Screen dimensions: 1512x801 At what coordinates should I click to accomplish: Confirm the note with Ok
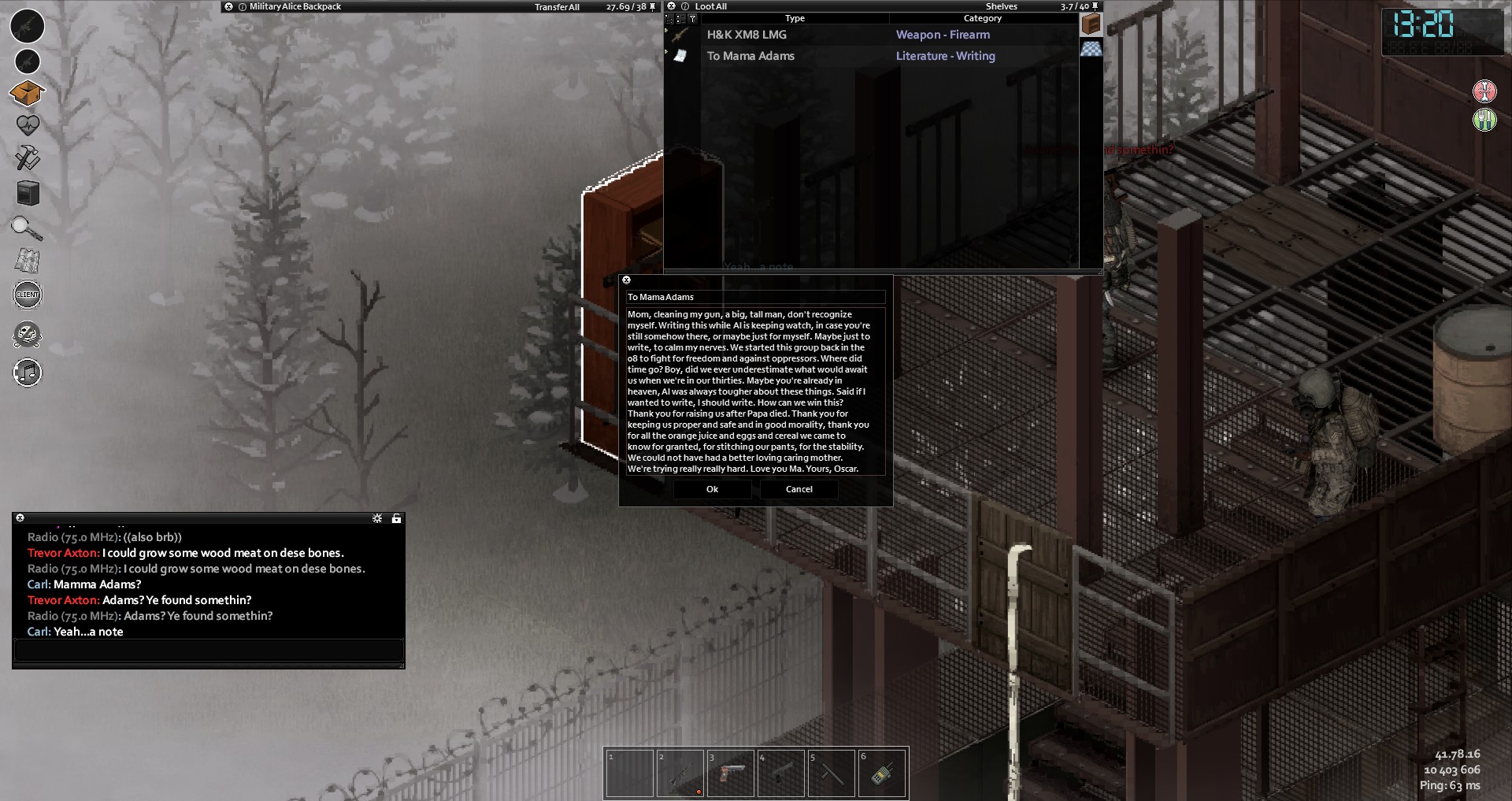coord(712,489)
